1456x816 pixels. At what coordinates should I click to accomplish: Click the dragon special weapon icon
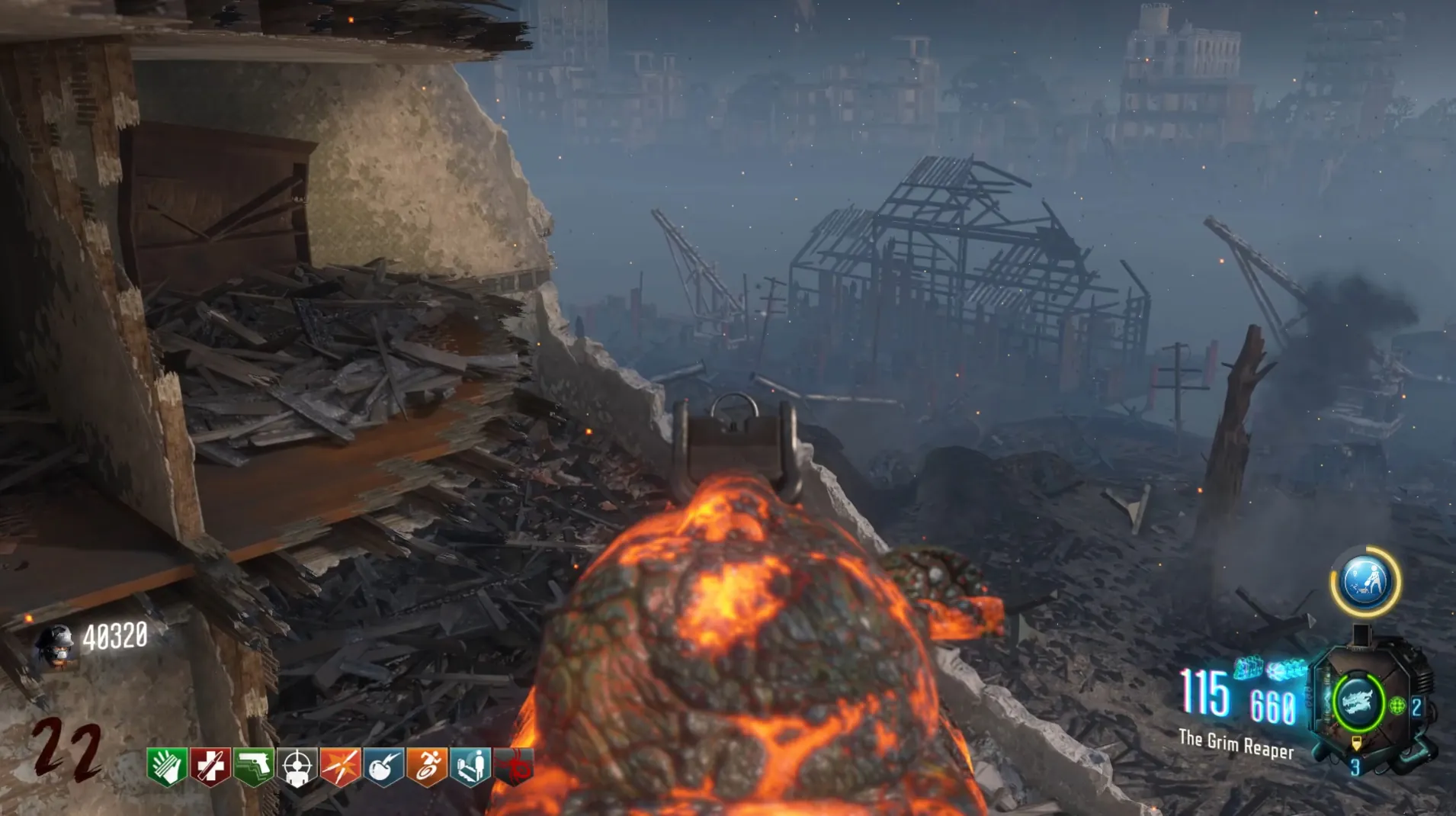[1358, 702]
